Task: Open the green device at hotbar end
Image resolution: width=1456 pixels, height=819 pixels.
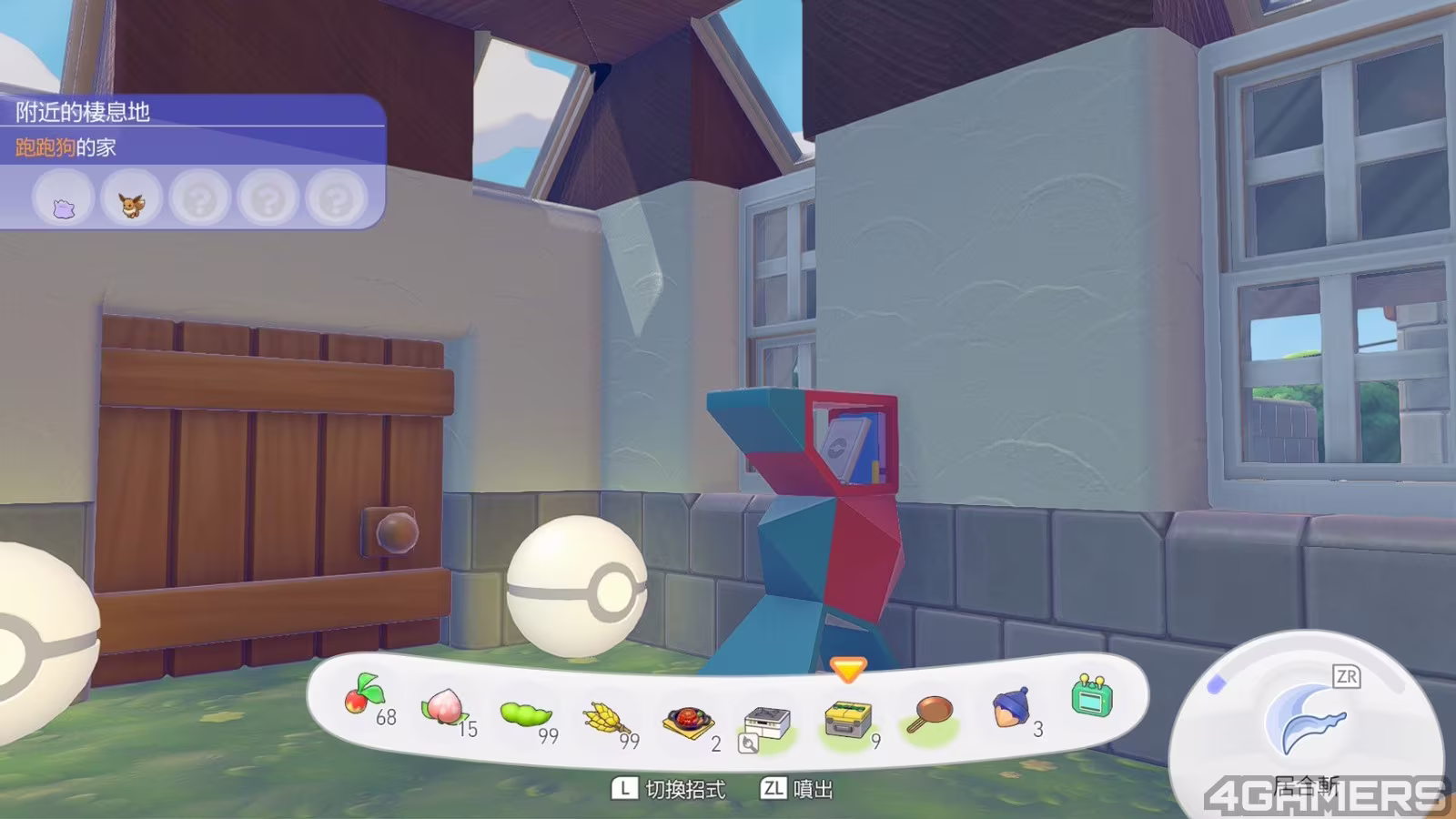Action: (1091, 697)
